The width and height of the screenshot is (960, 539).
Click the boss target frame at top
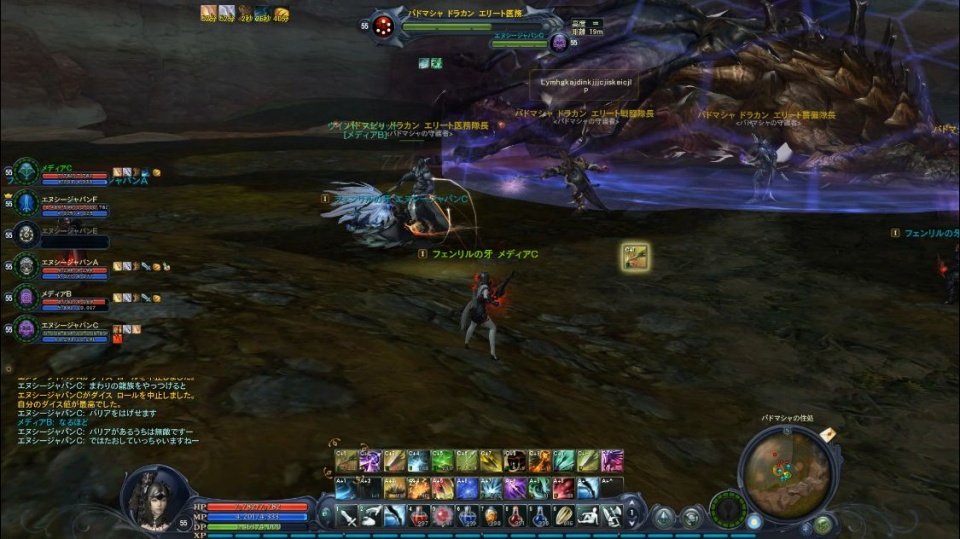point(470,25)
